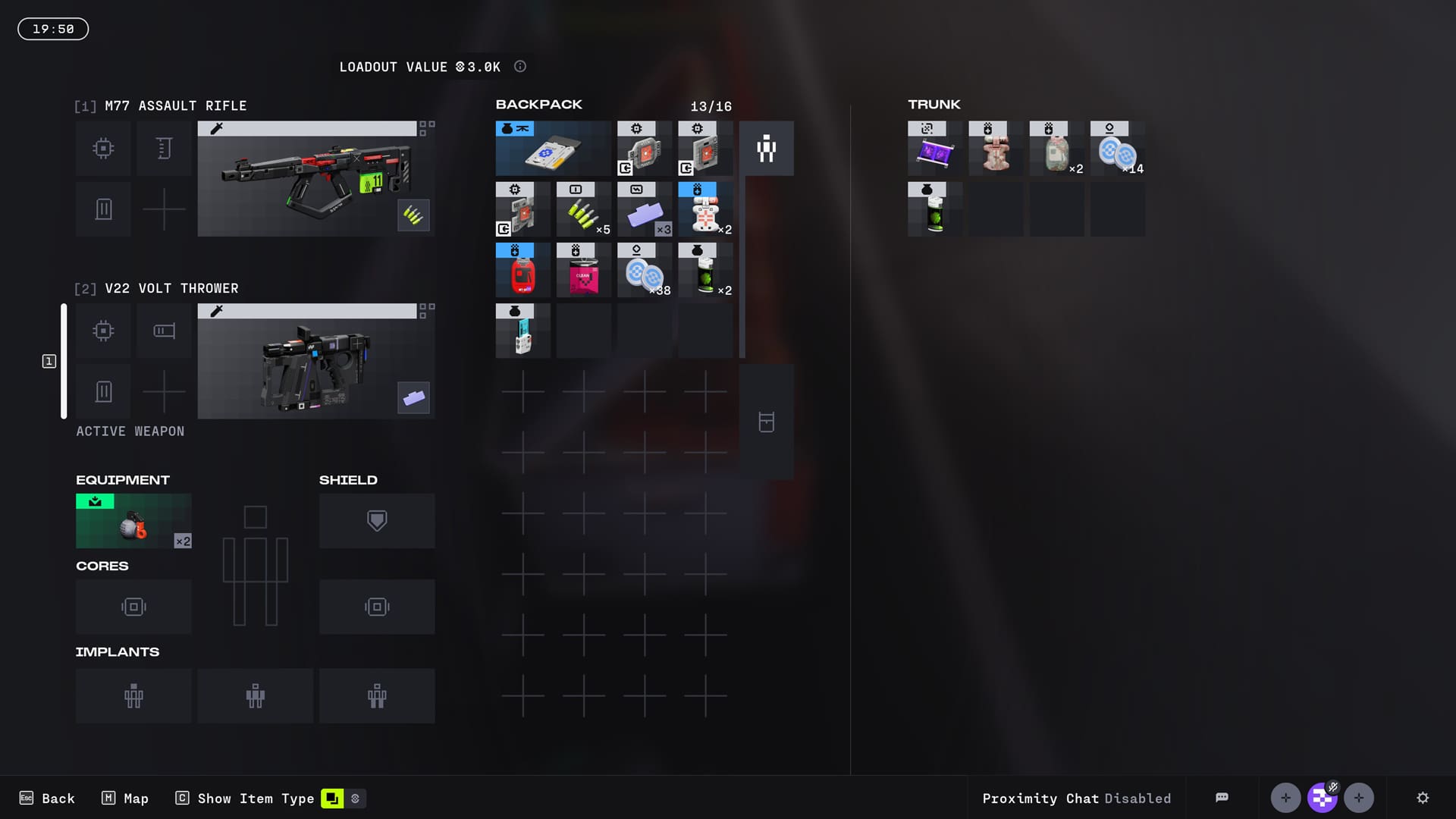Open the settings gear icon
This screenshot has width=1456, height=819.
pos(1423,798)
